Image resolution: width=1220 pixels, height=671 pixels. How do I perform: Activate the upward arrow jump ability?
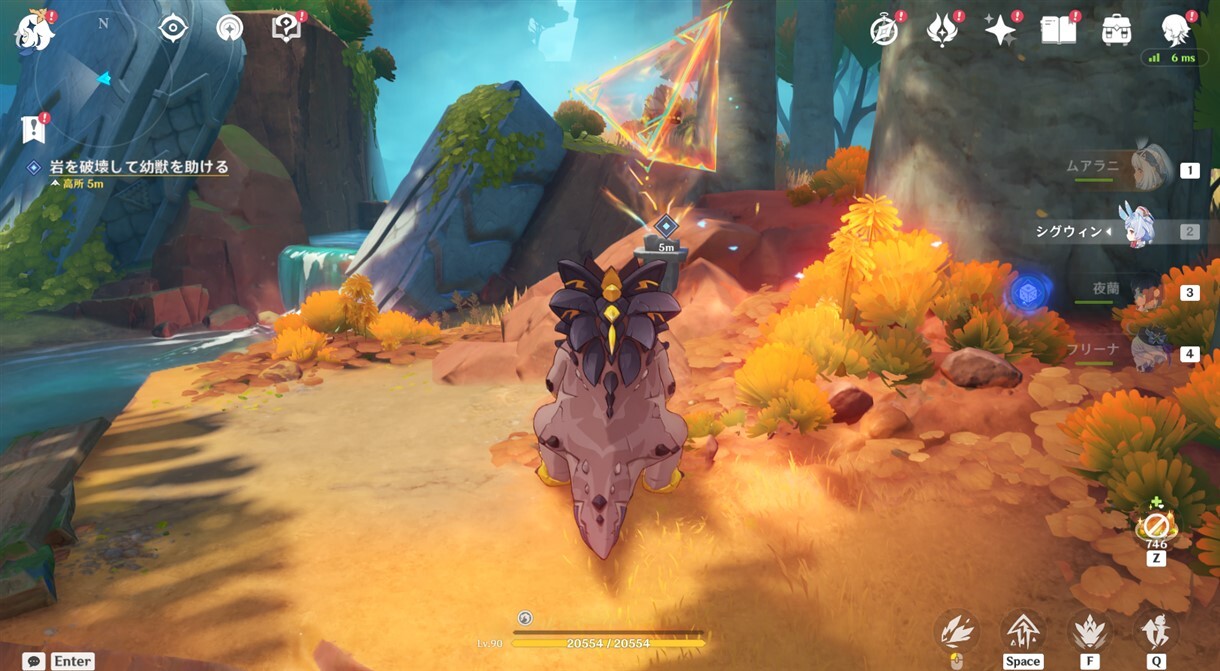[x=1023, y=632]
